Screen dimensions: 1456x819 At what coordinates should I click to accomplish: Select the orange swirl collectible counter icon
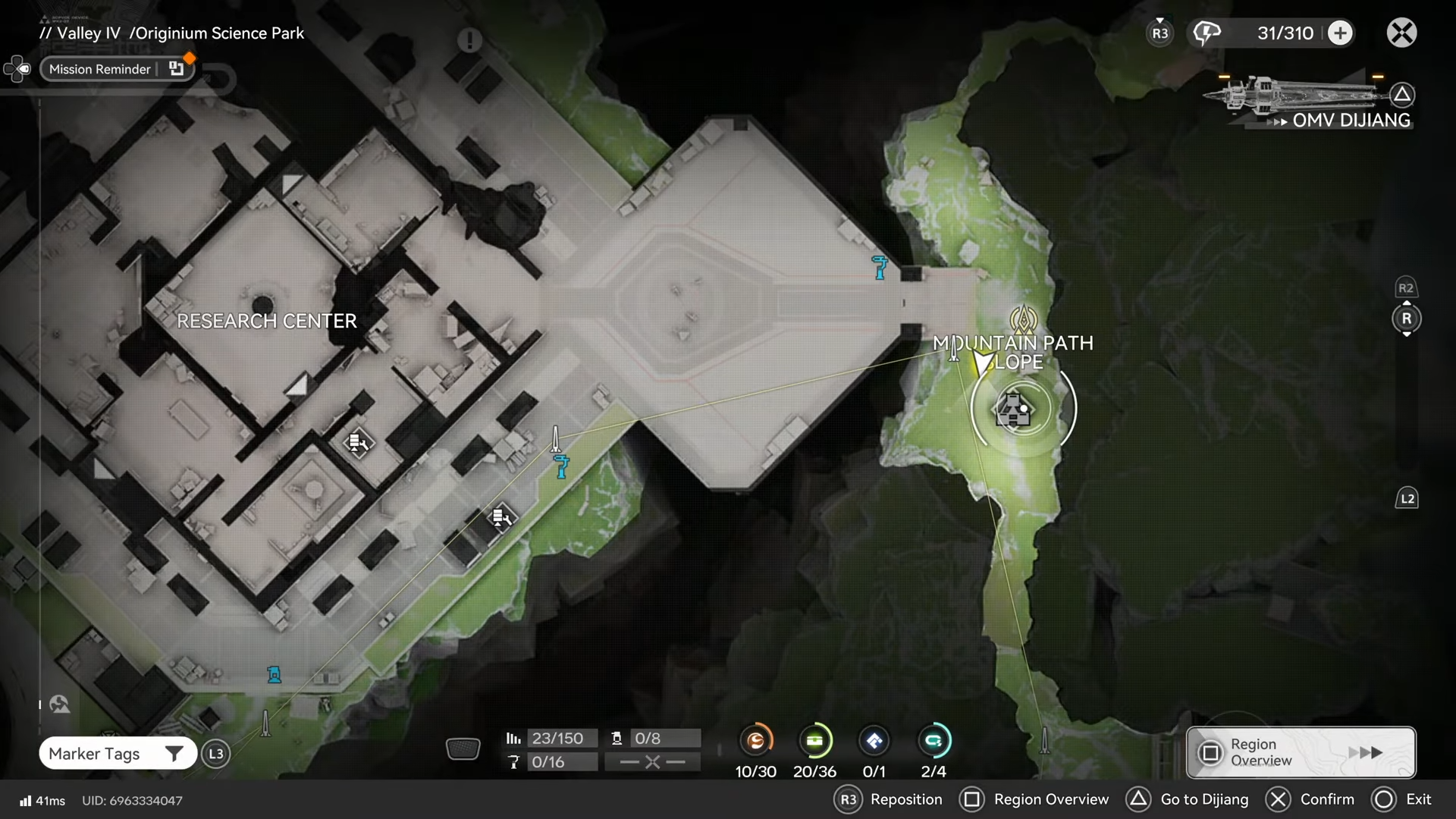tap(756, 741)
